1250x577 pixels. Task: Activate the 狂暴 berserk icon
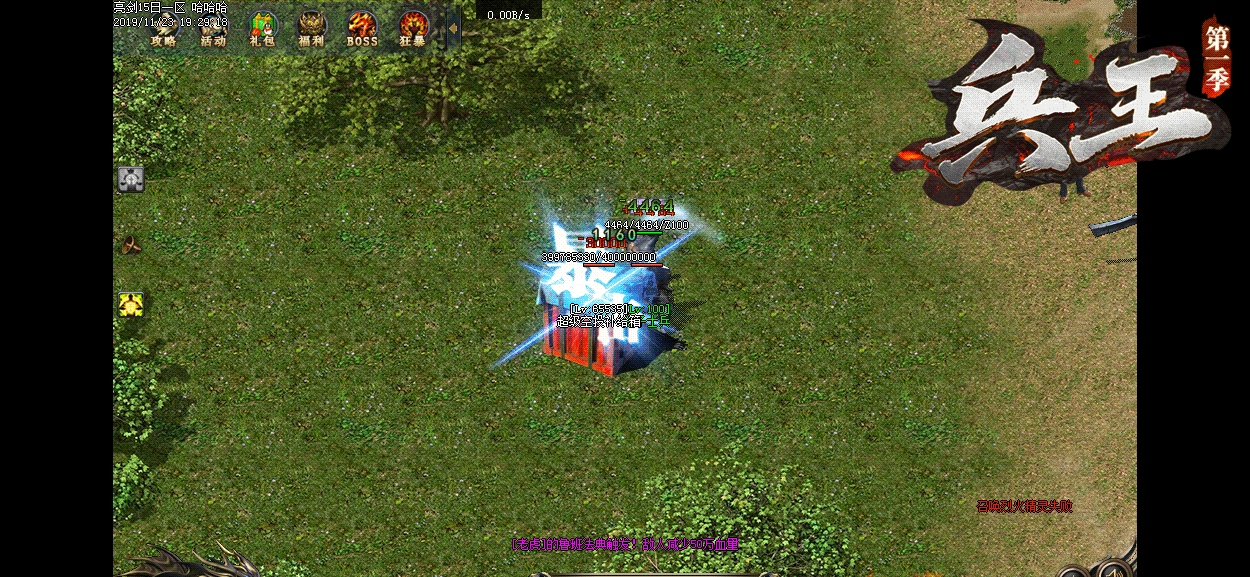[413, 29]
